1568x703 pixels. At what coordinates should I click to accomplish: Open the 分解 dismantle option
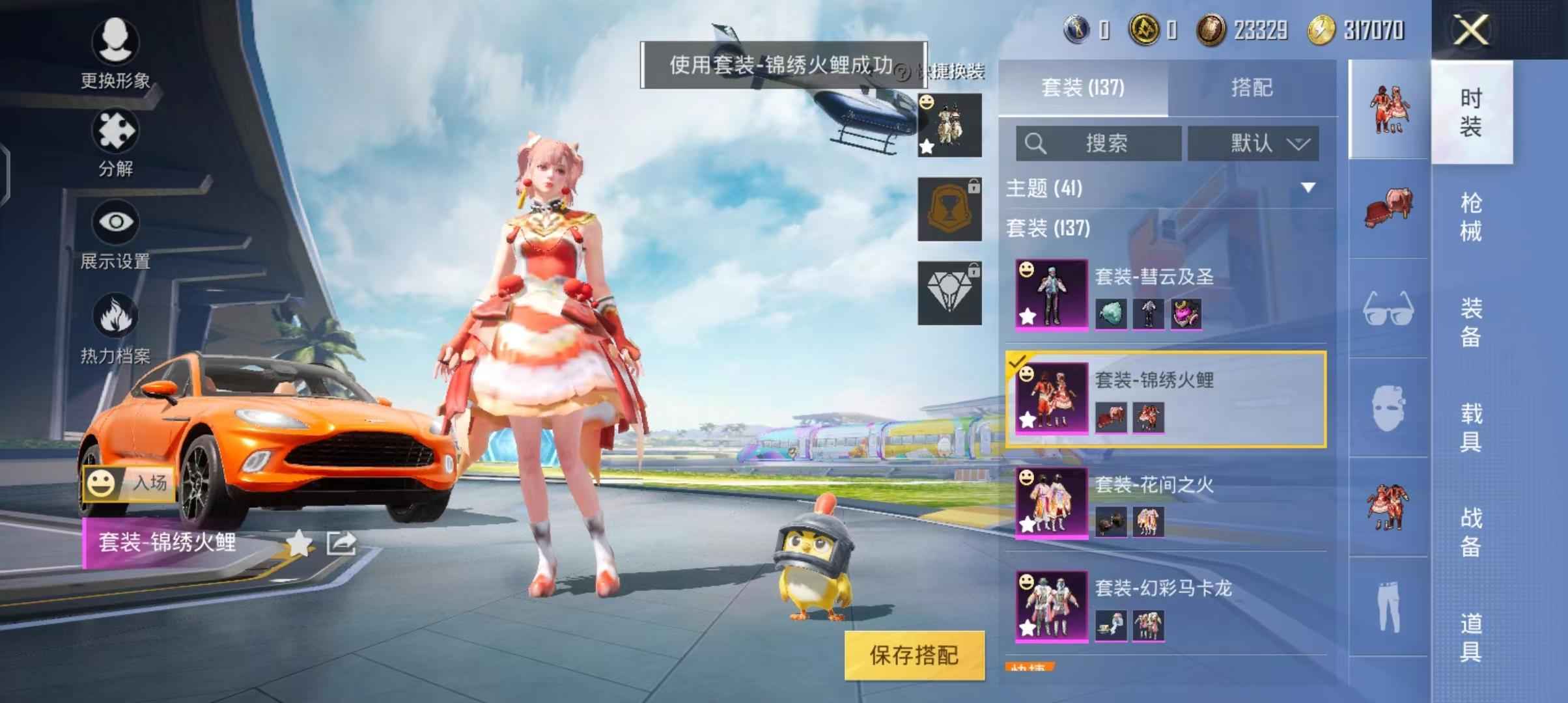coord(115,143)
